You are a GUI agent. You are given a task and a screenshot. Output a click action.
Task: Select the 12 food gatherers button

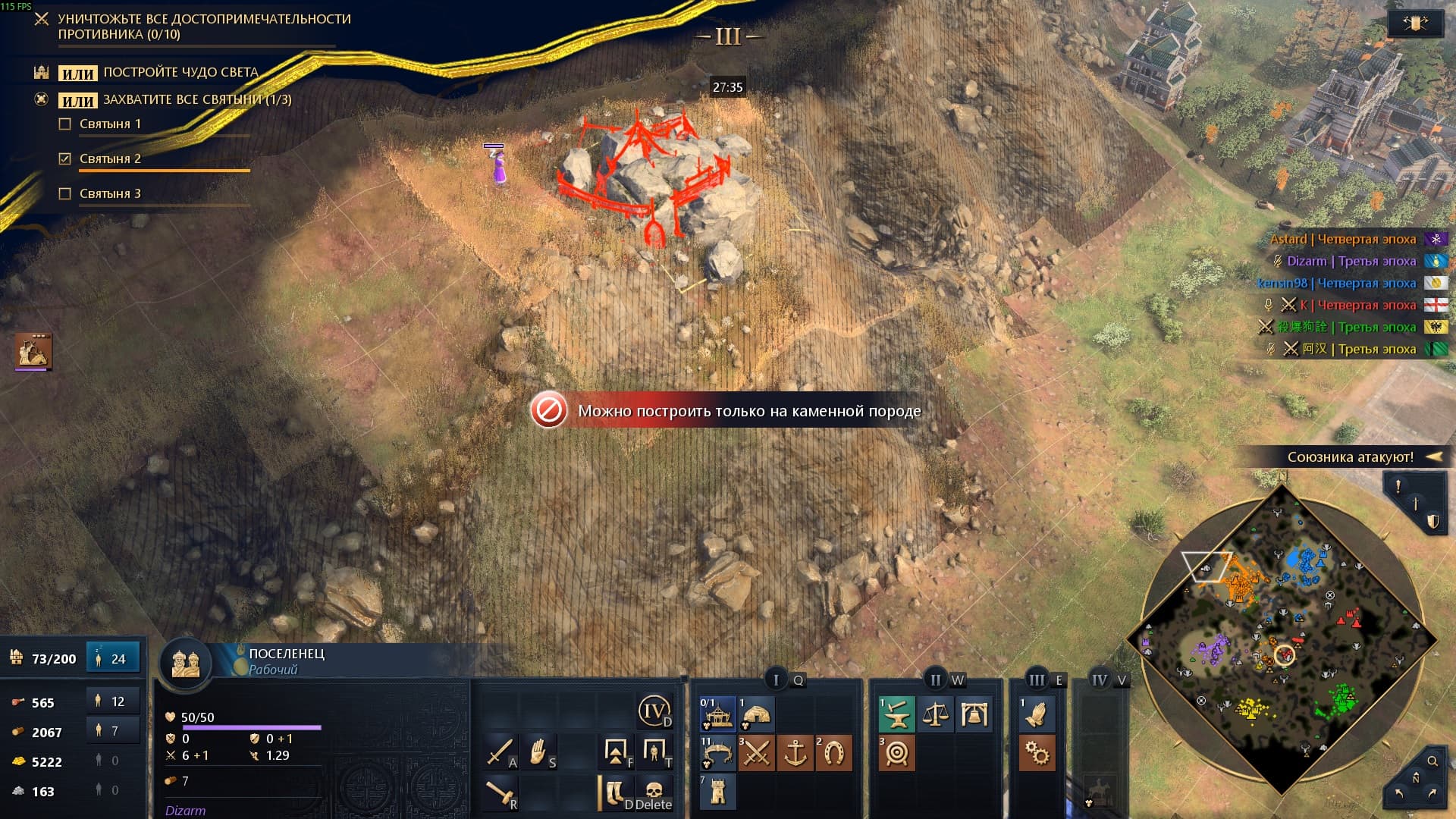coord(113,701)
